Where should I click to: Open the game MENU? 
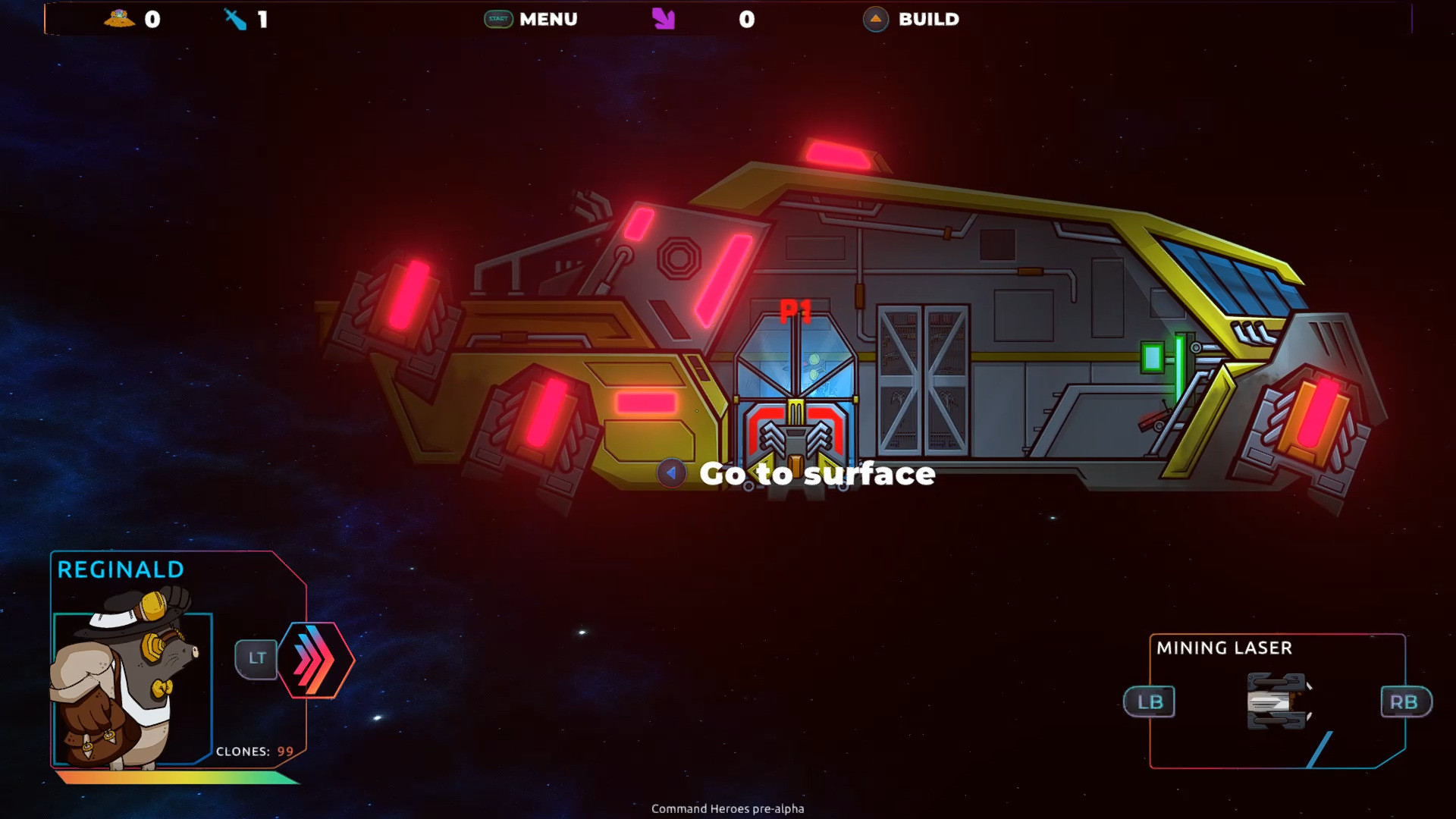point(548,19)
